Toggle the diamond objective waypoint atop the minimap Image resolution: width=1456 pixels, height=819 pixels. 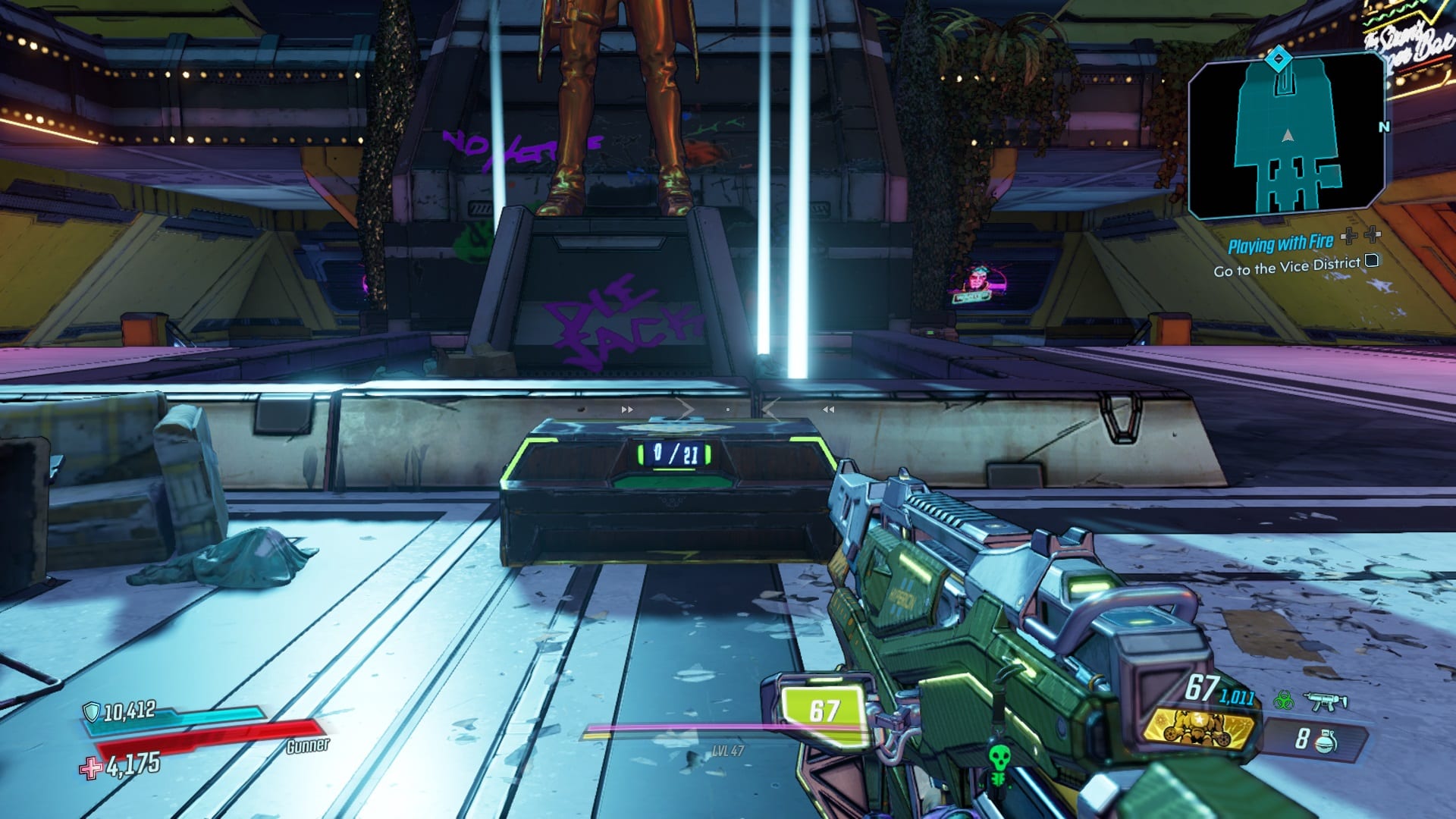pyautogui.click(x=1278, y=56)
